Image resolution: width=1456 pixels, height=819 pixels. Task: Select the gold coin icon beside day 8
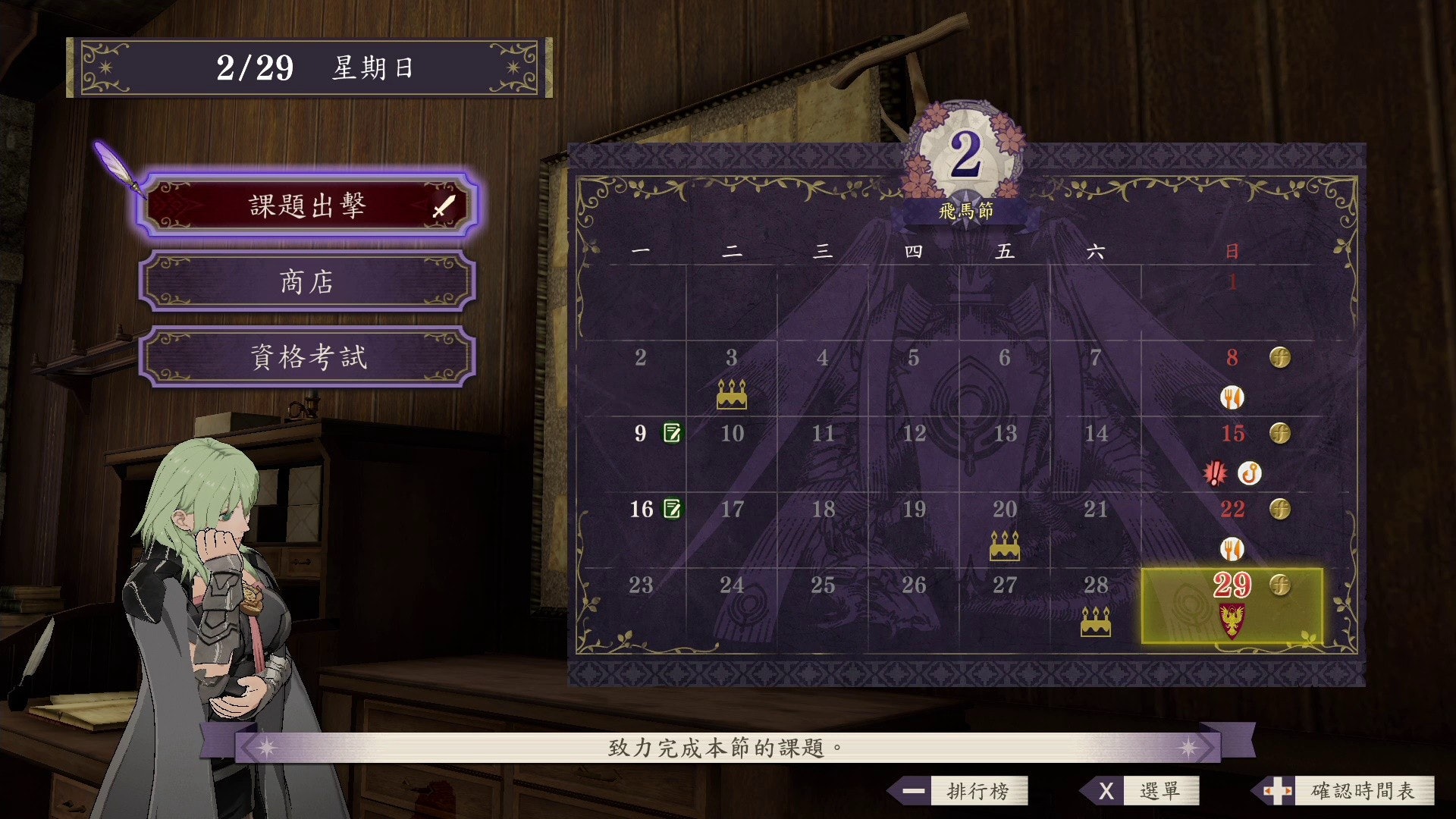pyautogui.click(x=1280, y=357)
